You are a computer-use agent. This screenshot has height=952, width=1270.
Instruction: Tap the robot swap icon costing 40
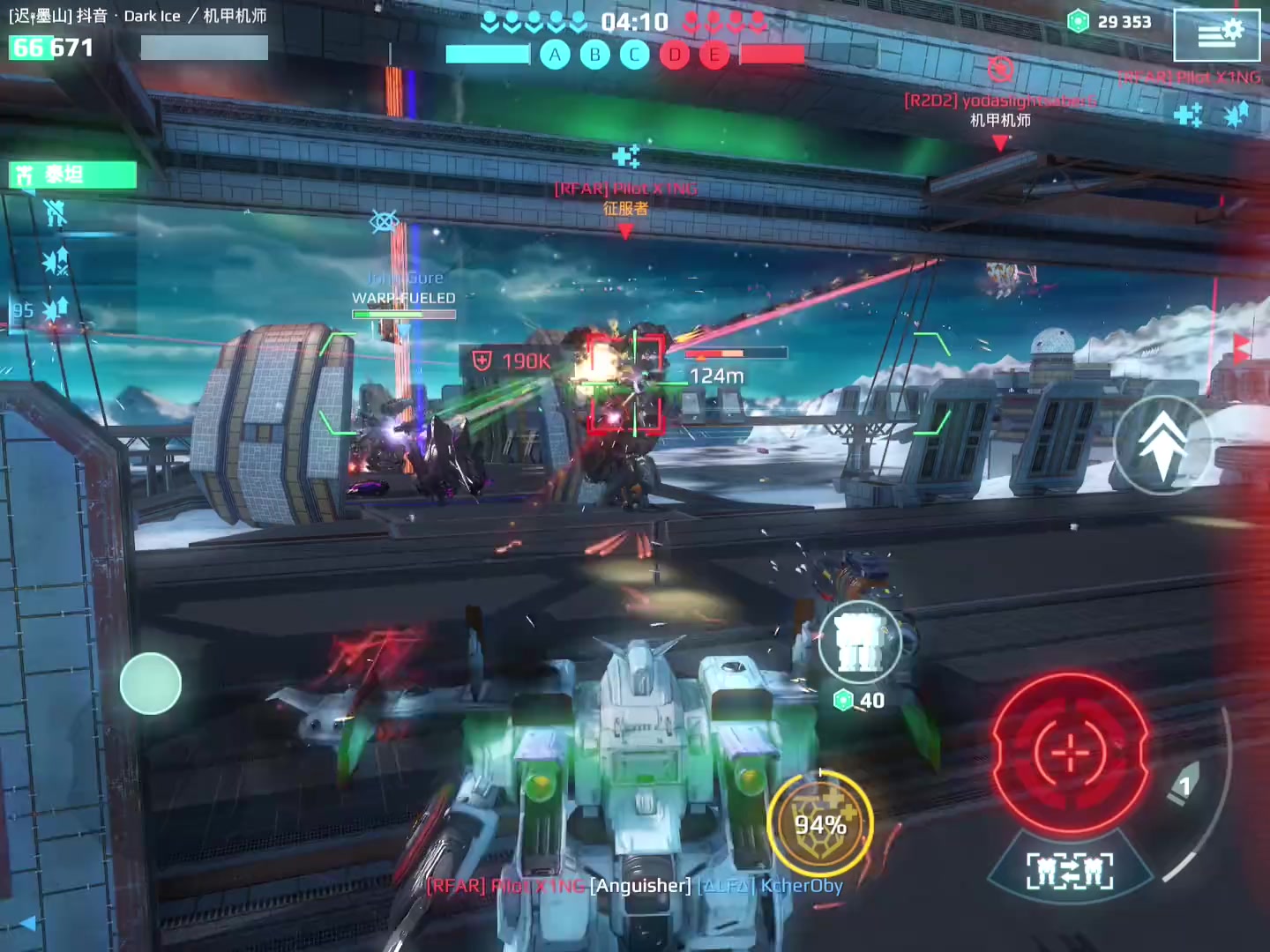point(859,643)
